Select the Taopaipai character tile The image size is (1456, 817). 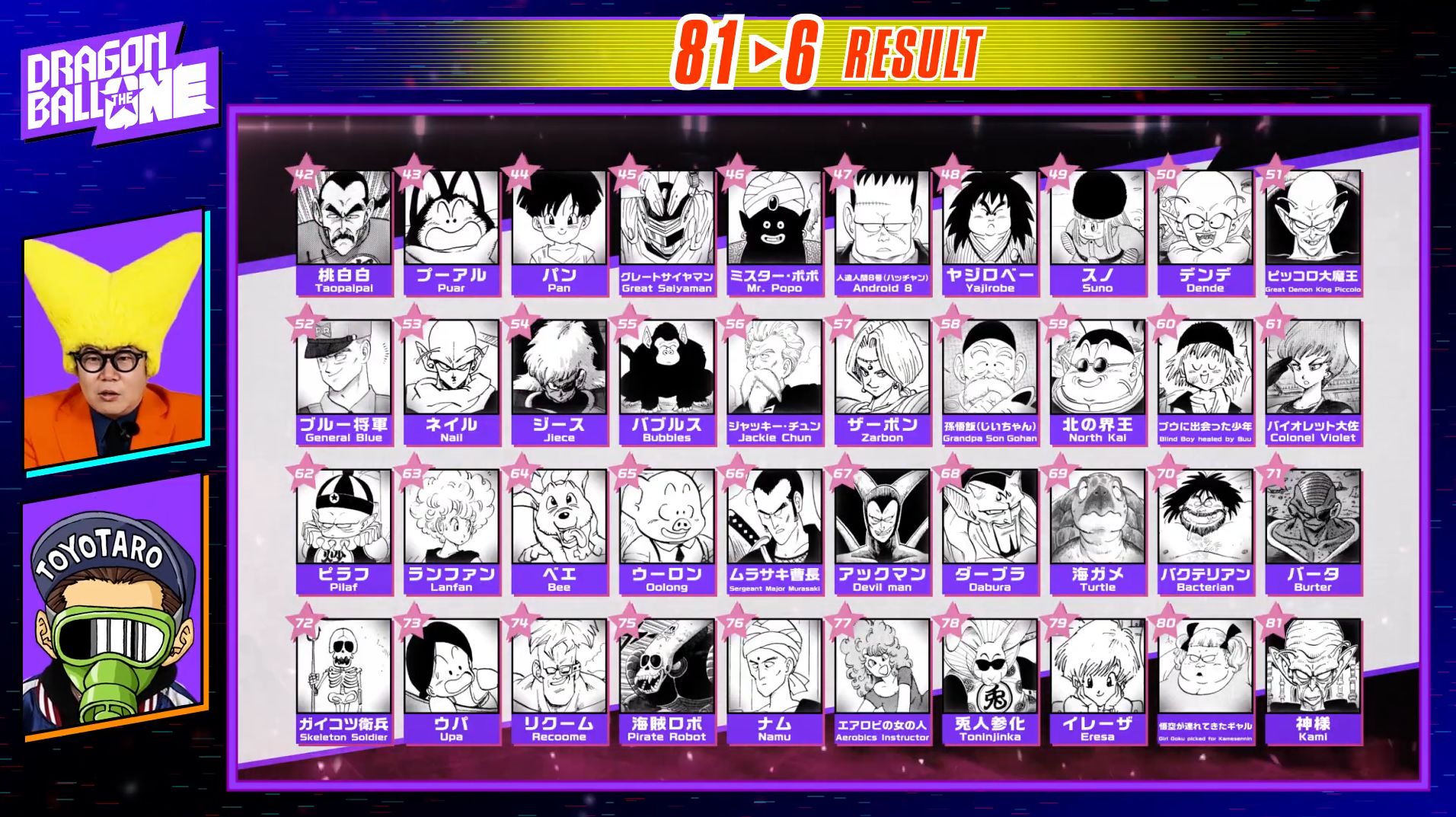tap(343, 231)
